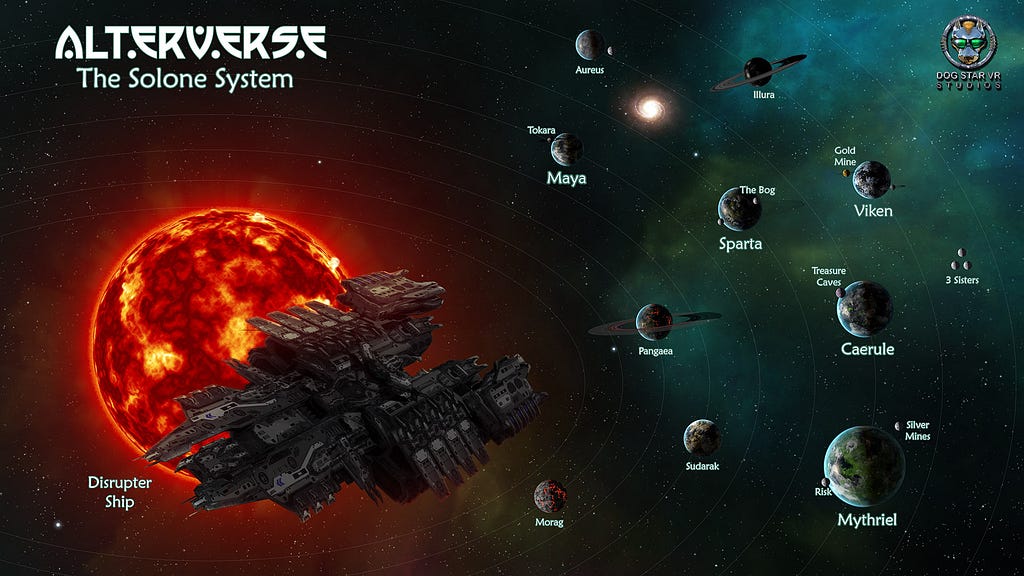Choose the ringed planet Pangaea
1024x576 pixels.
pos(655,321)
